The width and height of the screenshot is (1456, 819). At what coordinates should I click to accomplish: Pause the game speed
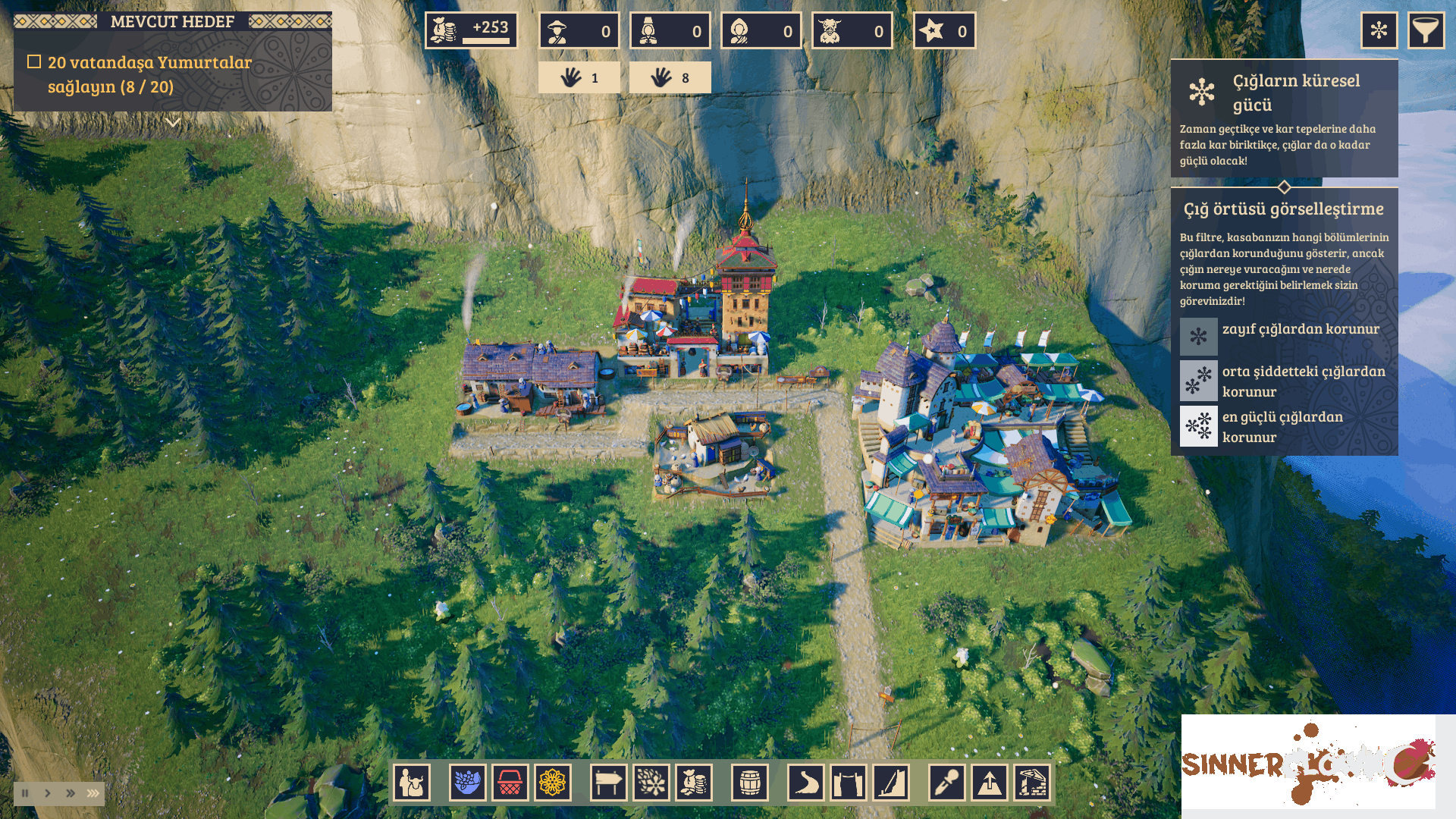click(25, 793)
